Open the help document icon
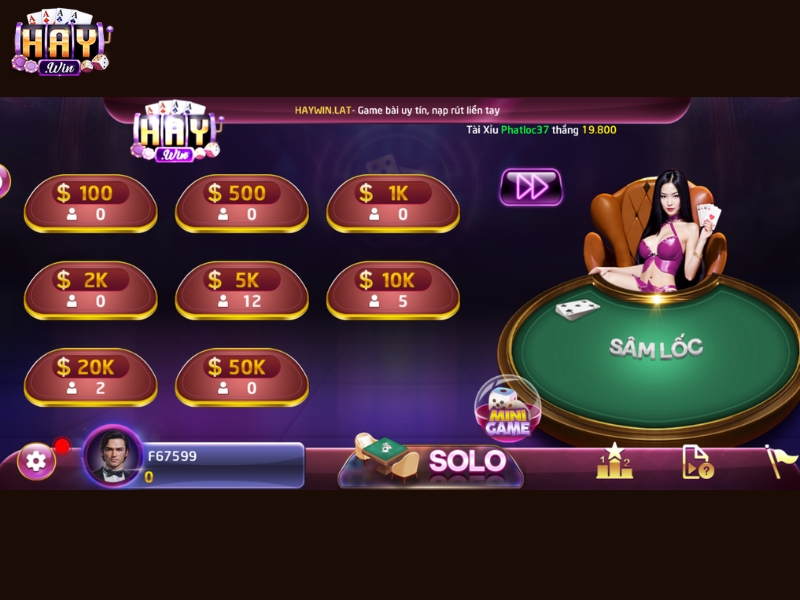Screen dimensions: 800x600 click(x=697, y=461)
